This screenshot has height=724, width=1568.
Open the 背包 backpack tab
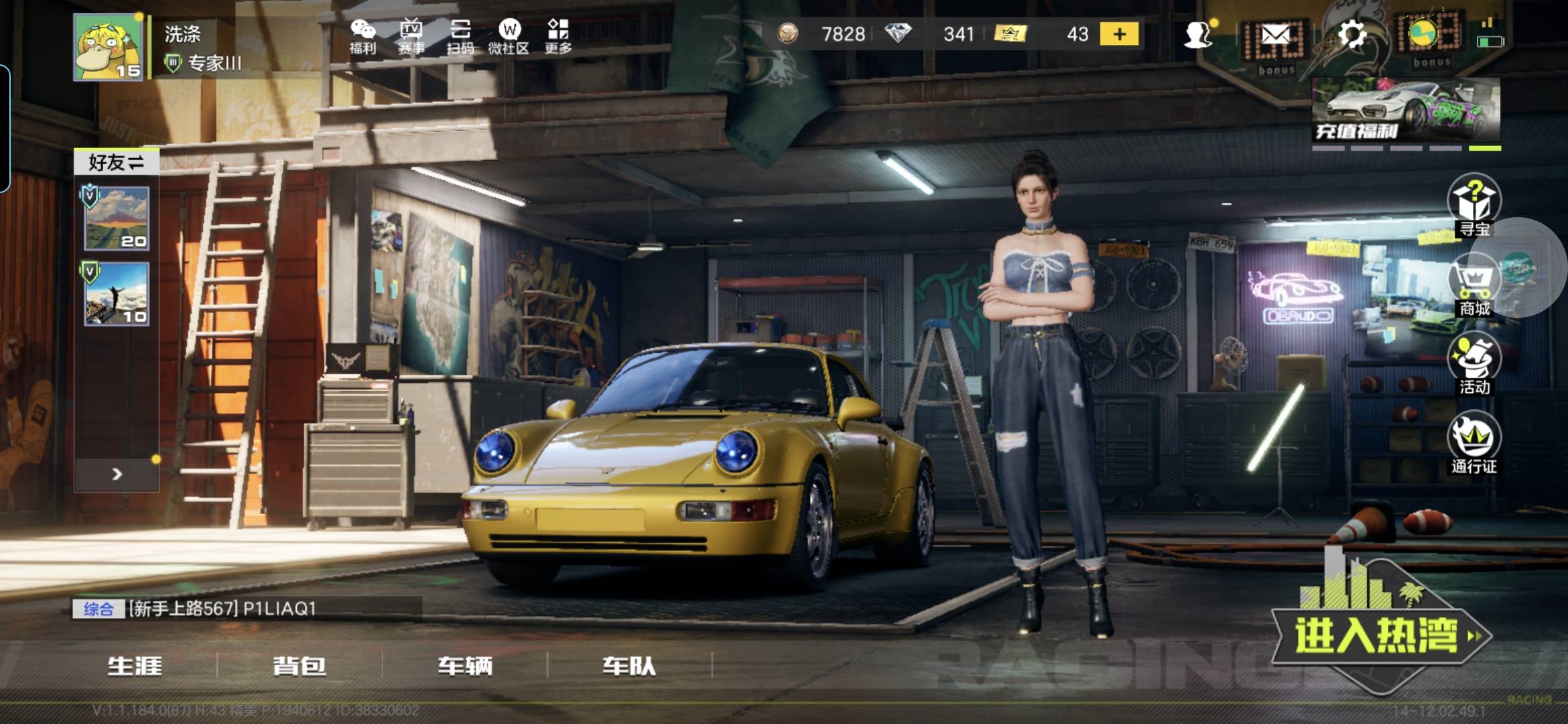coord(300,666)
